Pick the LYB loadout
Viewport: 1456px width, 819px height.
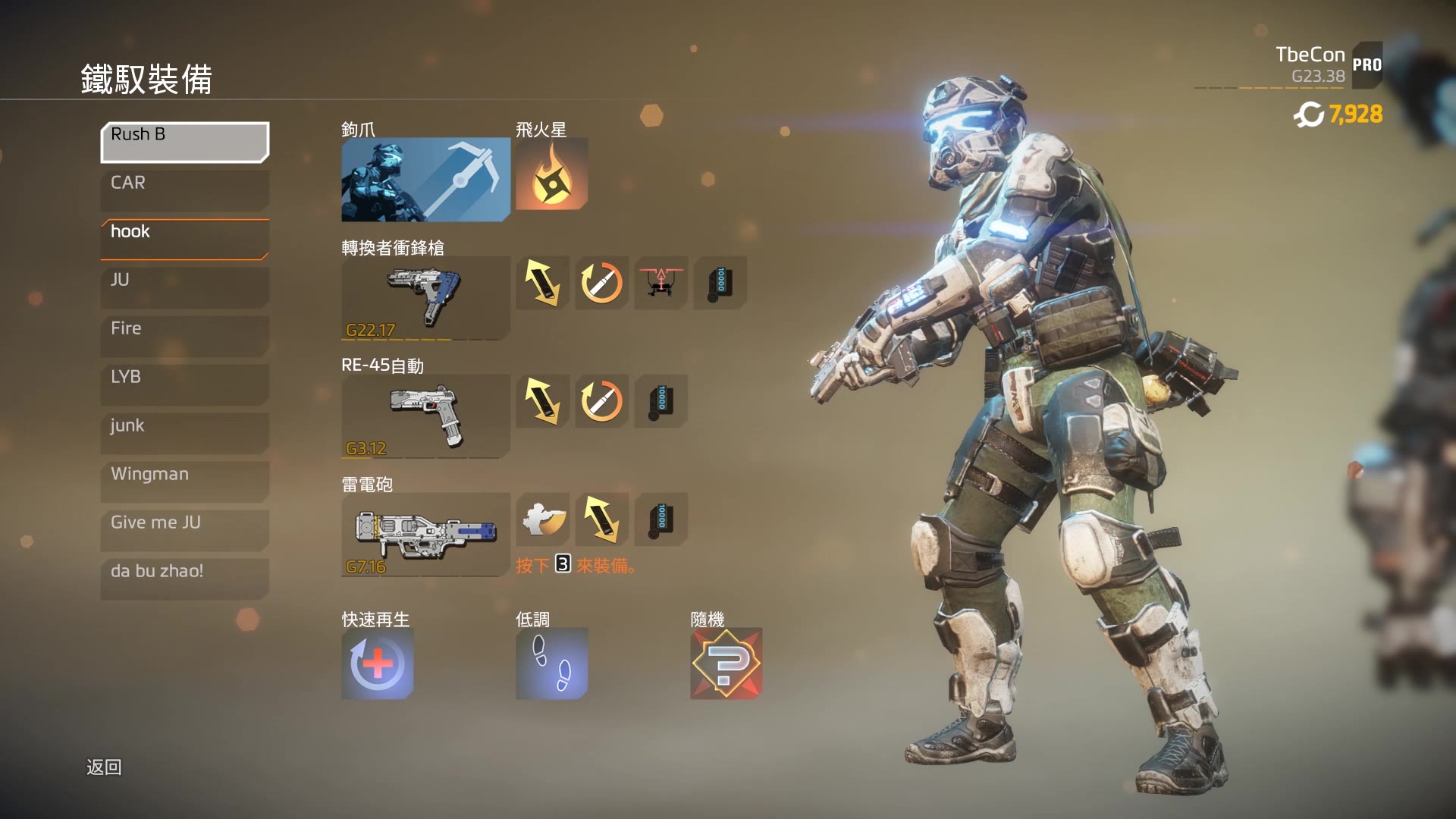pos(184,384)
